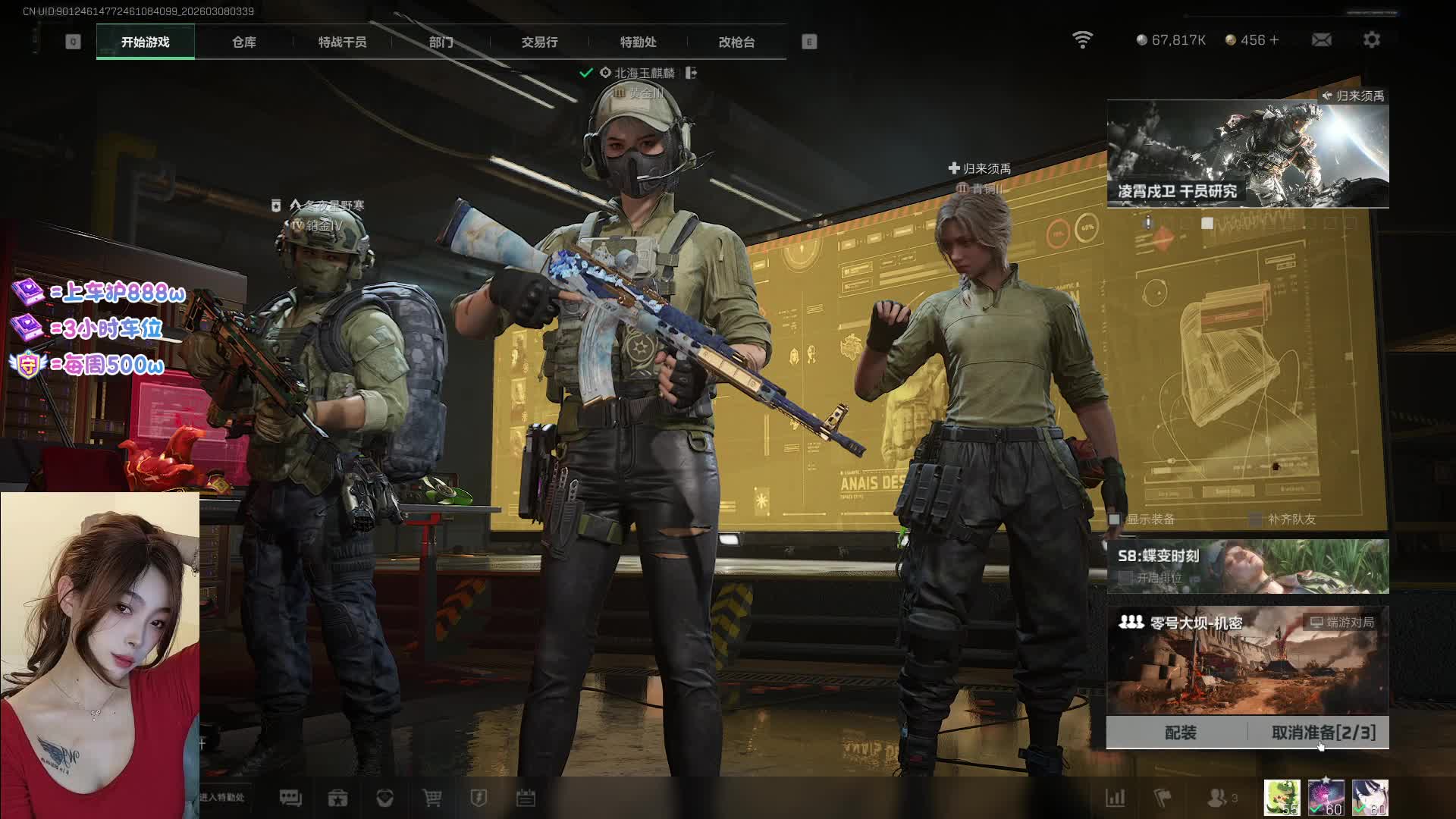1456x819 pixels.
Task: Toggle the 补齐队友 checkbox
Action: pos(1256,519)
